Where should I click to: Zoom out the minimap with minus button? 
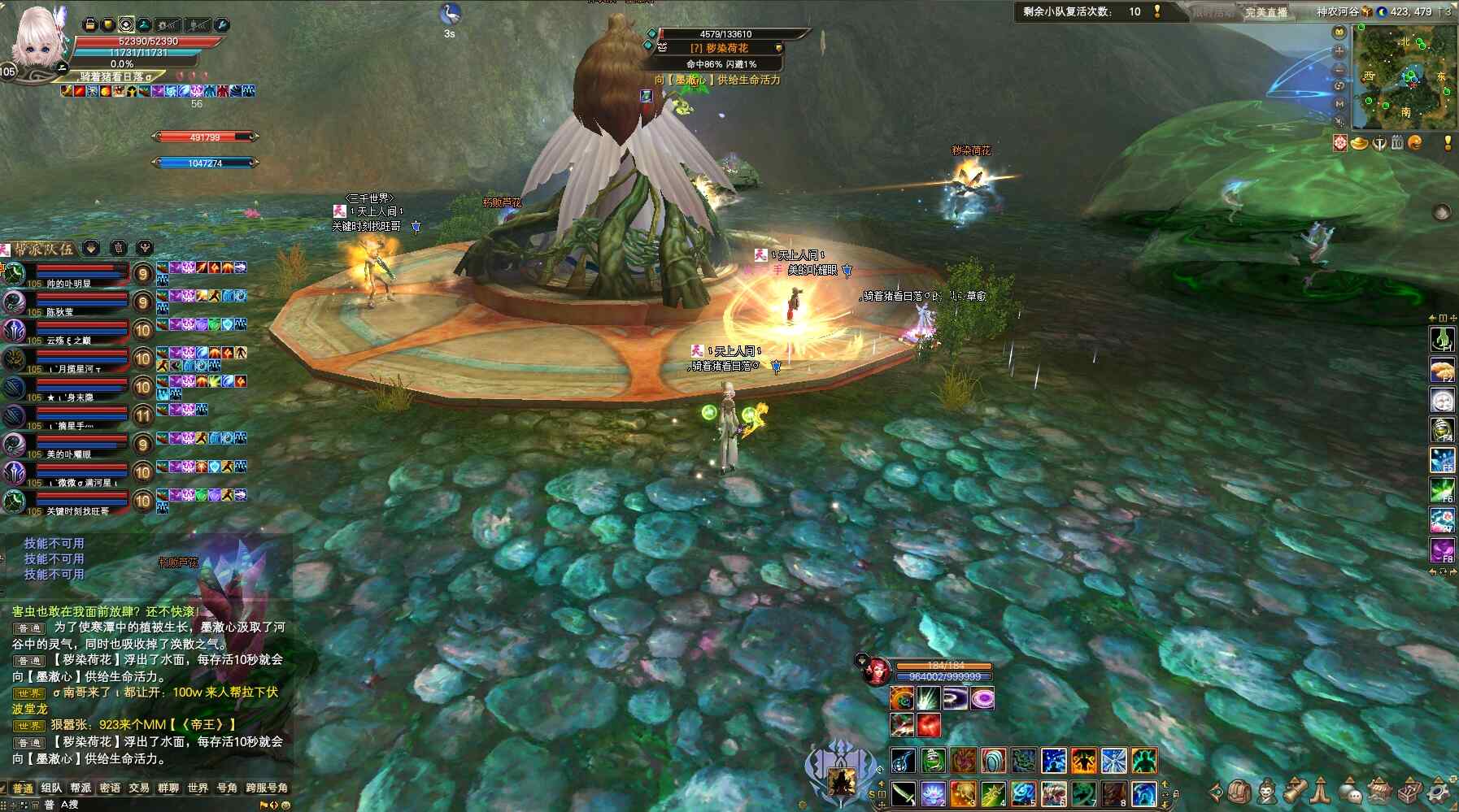click(1339, 68)
